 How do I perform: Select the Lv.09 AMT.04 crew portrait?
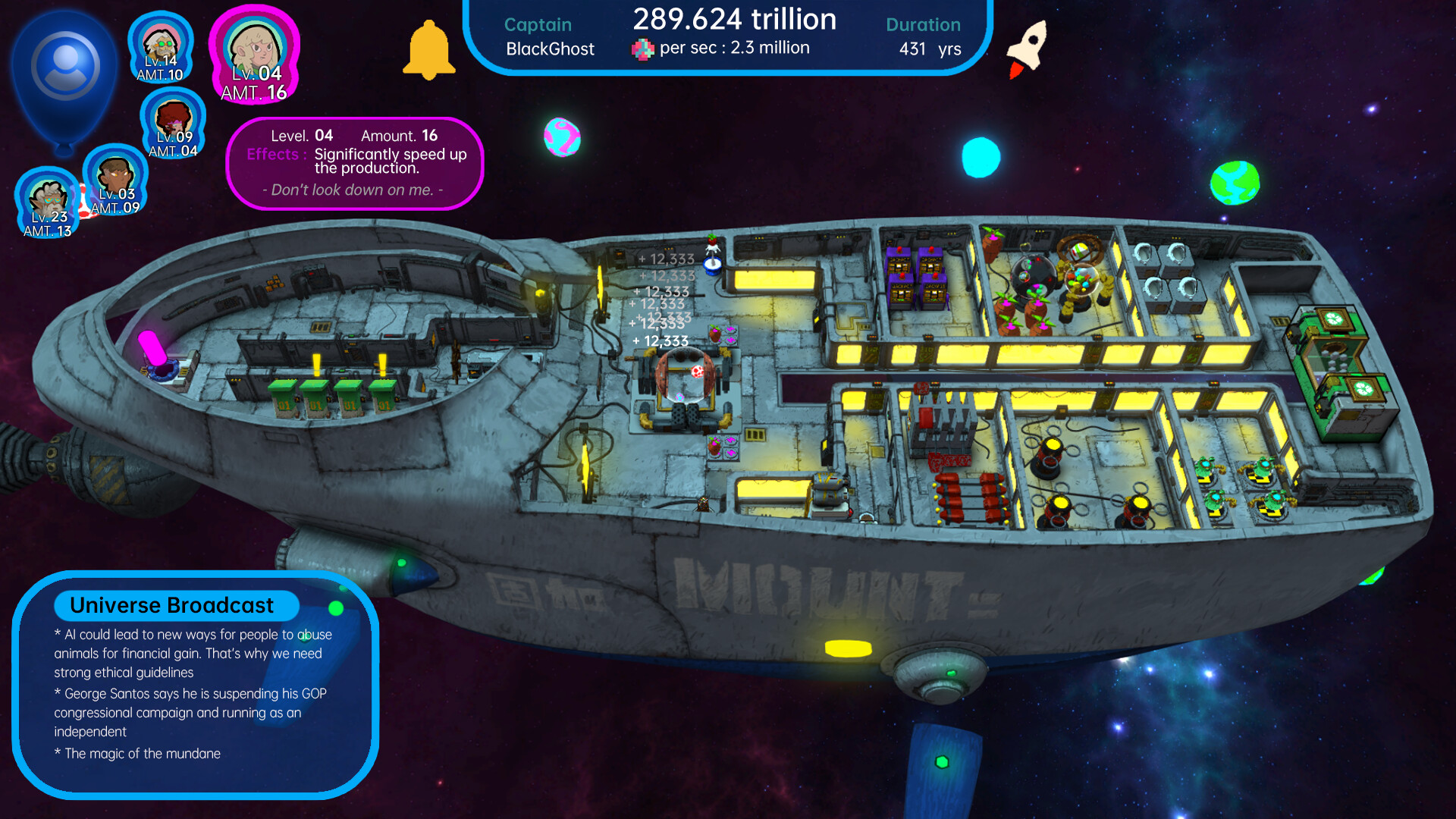[172, 124]
